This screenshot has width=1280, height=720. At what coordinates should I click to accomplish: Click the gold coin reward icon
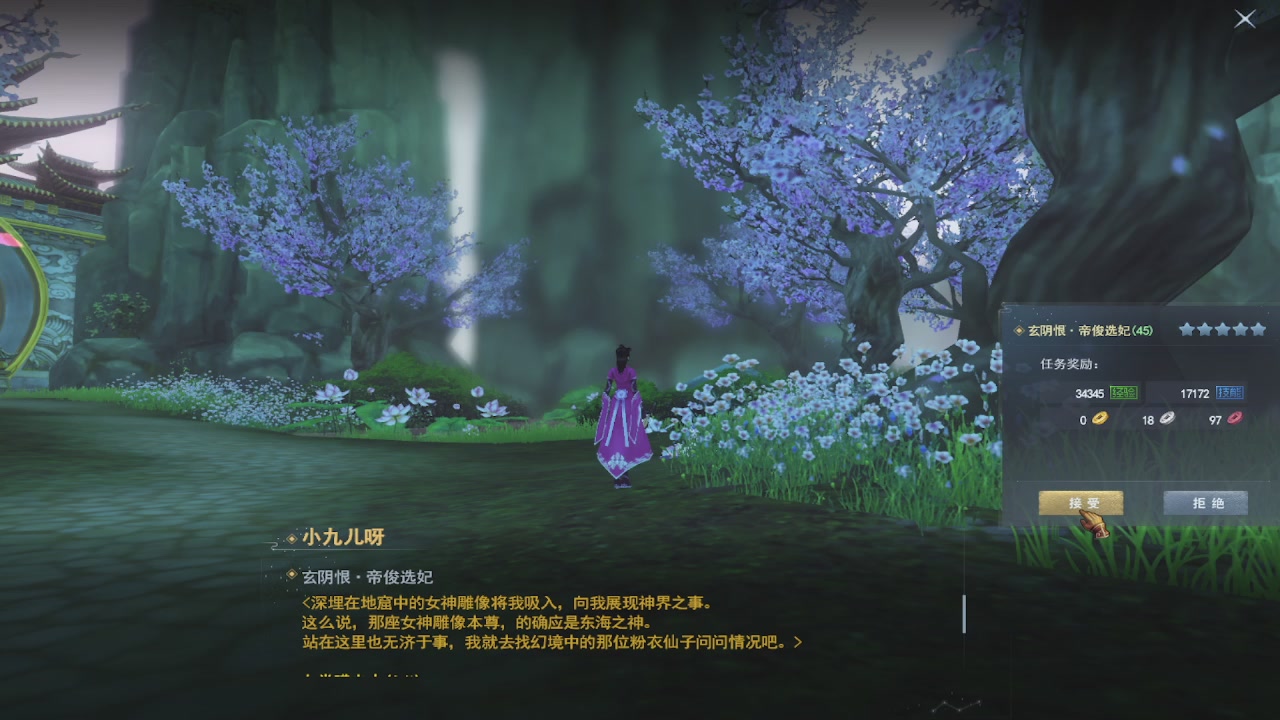pyautogui.click(x=1100, y=418)
